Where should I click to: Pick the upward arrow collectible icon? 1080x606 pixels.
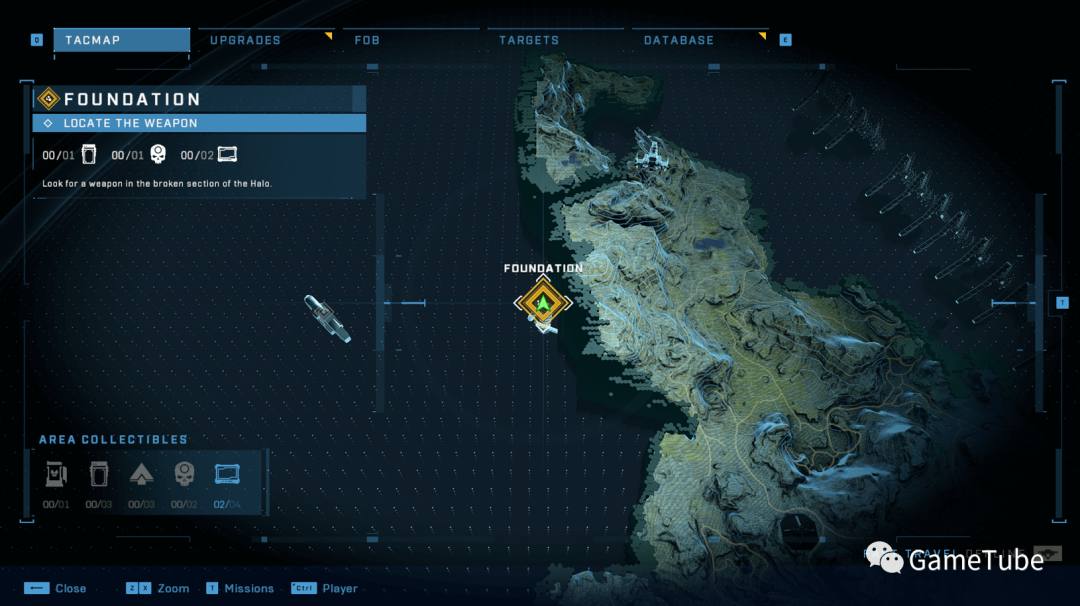point(141,474)
